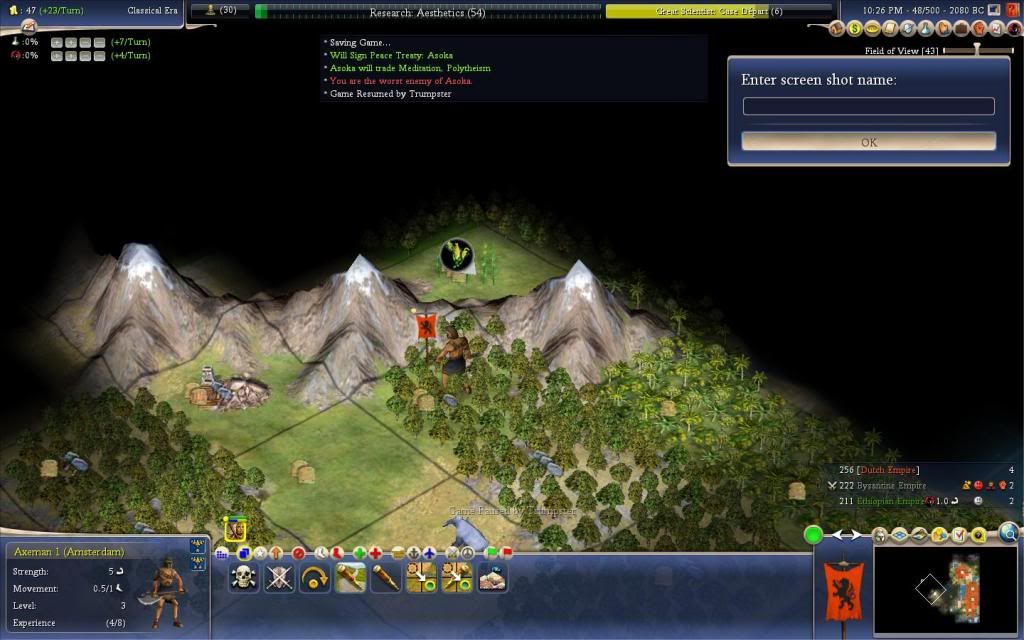Toggle the red flag icon in the filter row
Screen dimensions: 1024x640
(x=507, y=552)
